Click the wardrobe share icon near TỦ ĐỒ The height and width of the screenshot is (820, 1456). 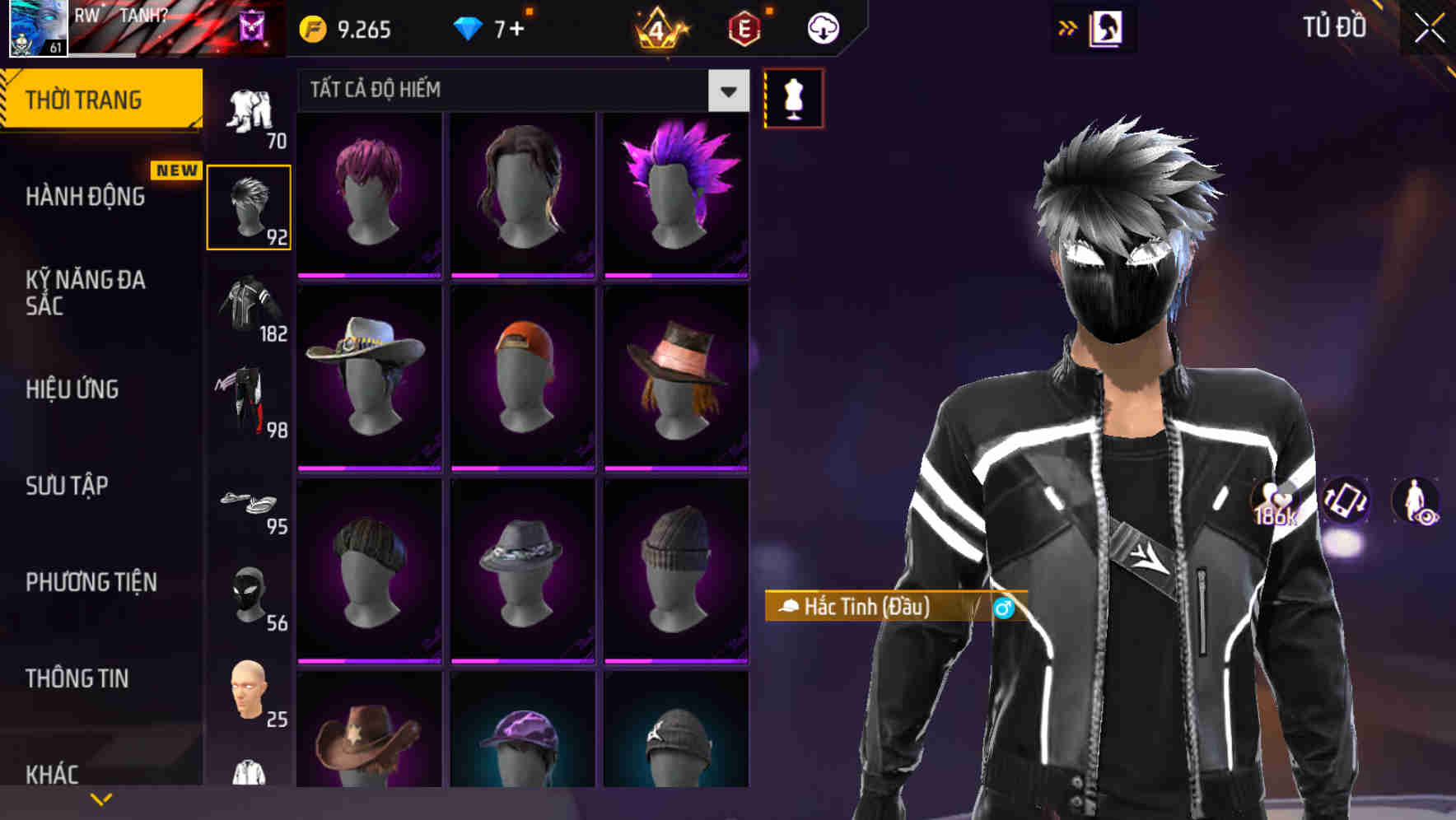[x=1107, y=27]
